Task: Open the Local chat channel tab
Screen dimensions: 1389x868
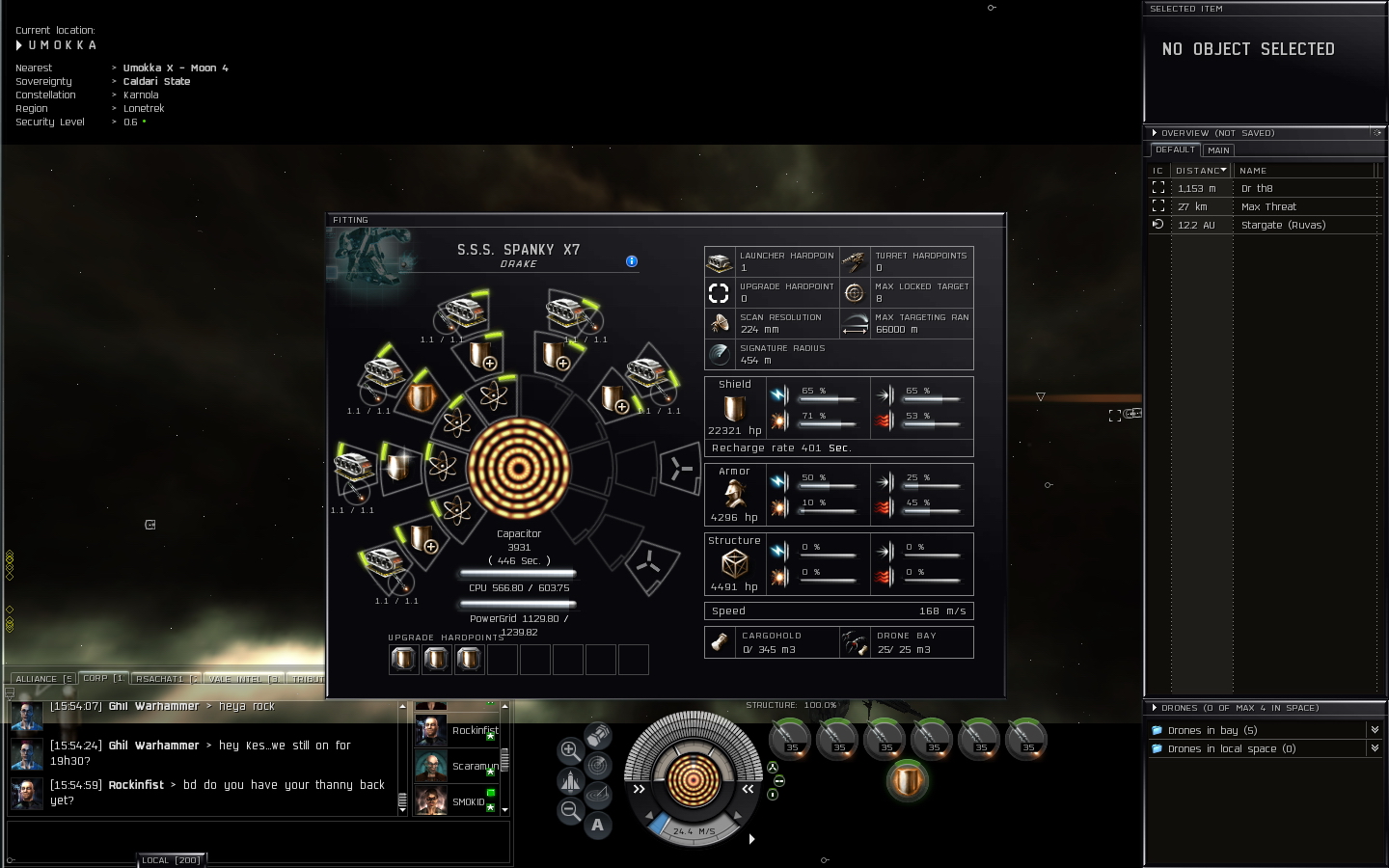Action: [172, 860]
